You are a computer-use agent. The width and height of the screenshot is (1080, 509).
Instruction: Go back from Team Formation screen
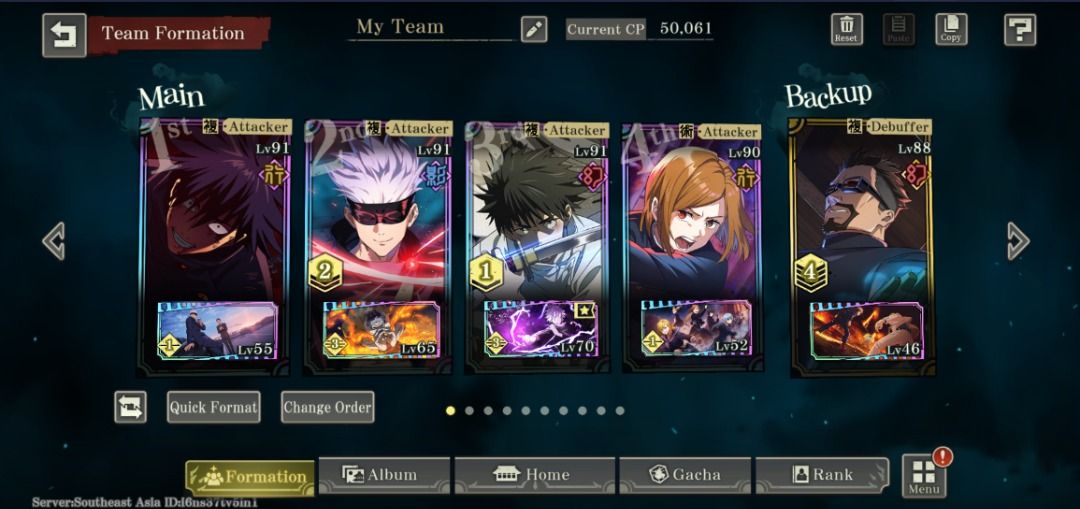(x=64, y=34)
